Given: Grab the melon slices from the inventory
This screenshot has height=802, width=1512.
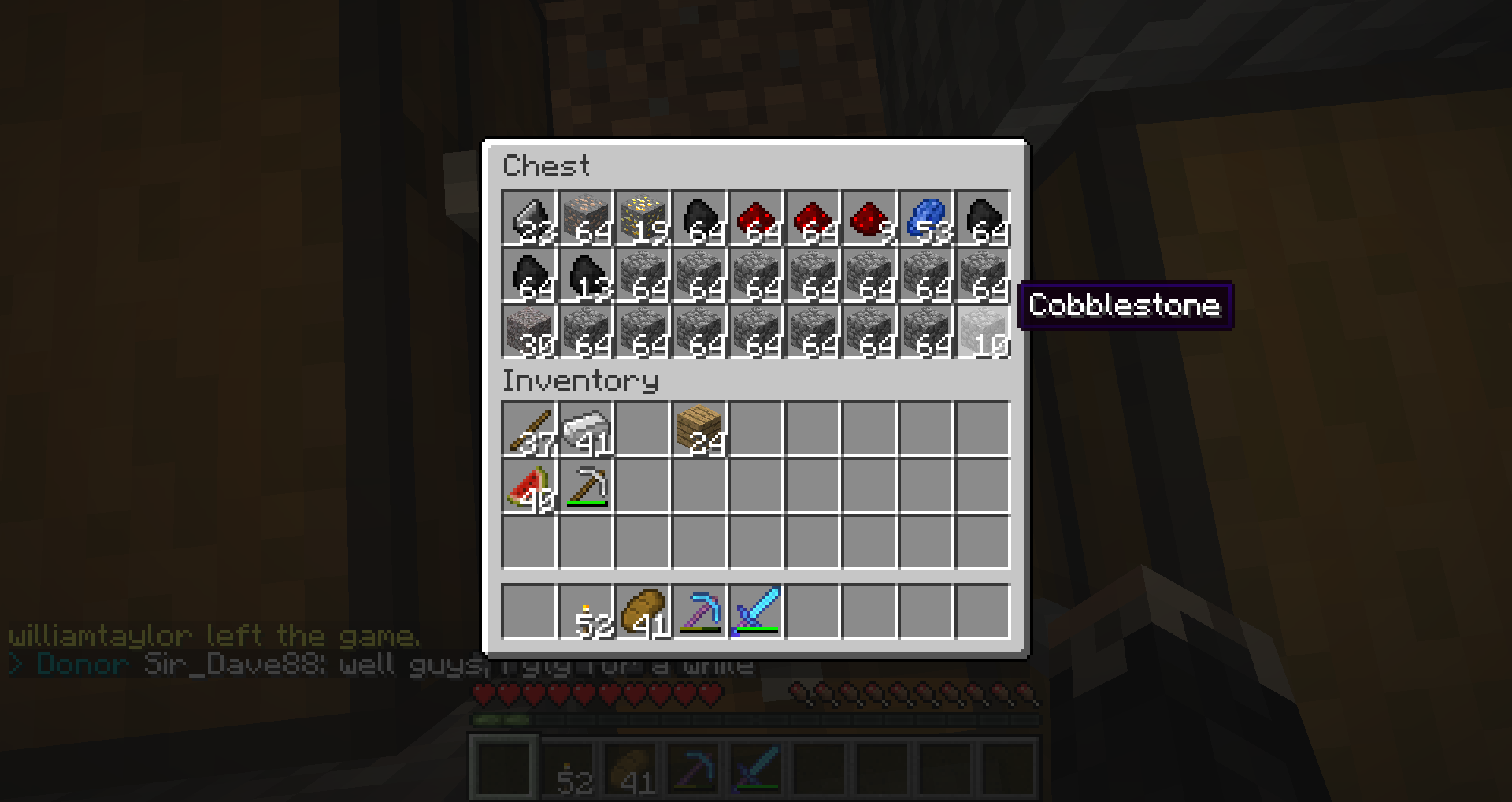Looking at the screenshot, I should pyautogui.click(x=529, y=486).
